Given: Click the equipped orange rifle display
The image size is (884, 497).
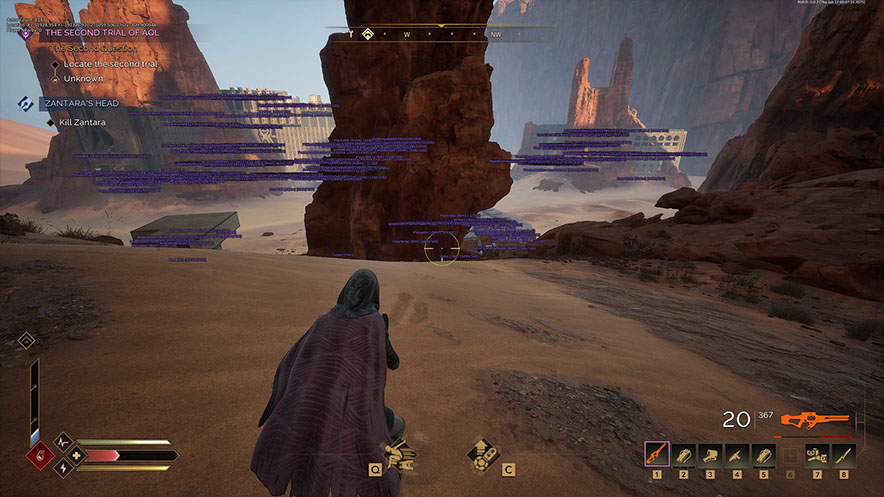Looking at the screenshot, I should (813, 421).
